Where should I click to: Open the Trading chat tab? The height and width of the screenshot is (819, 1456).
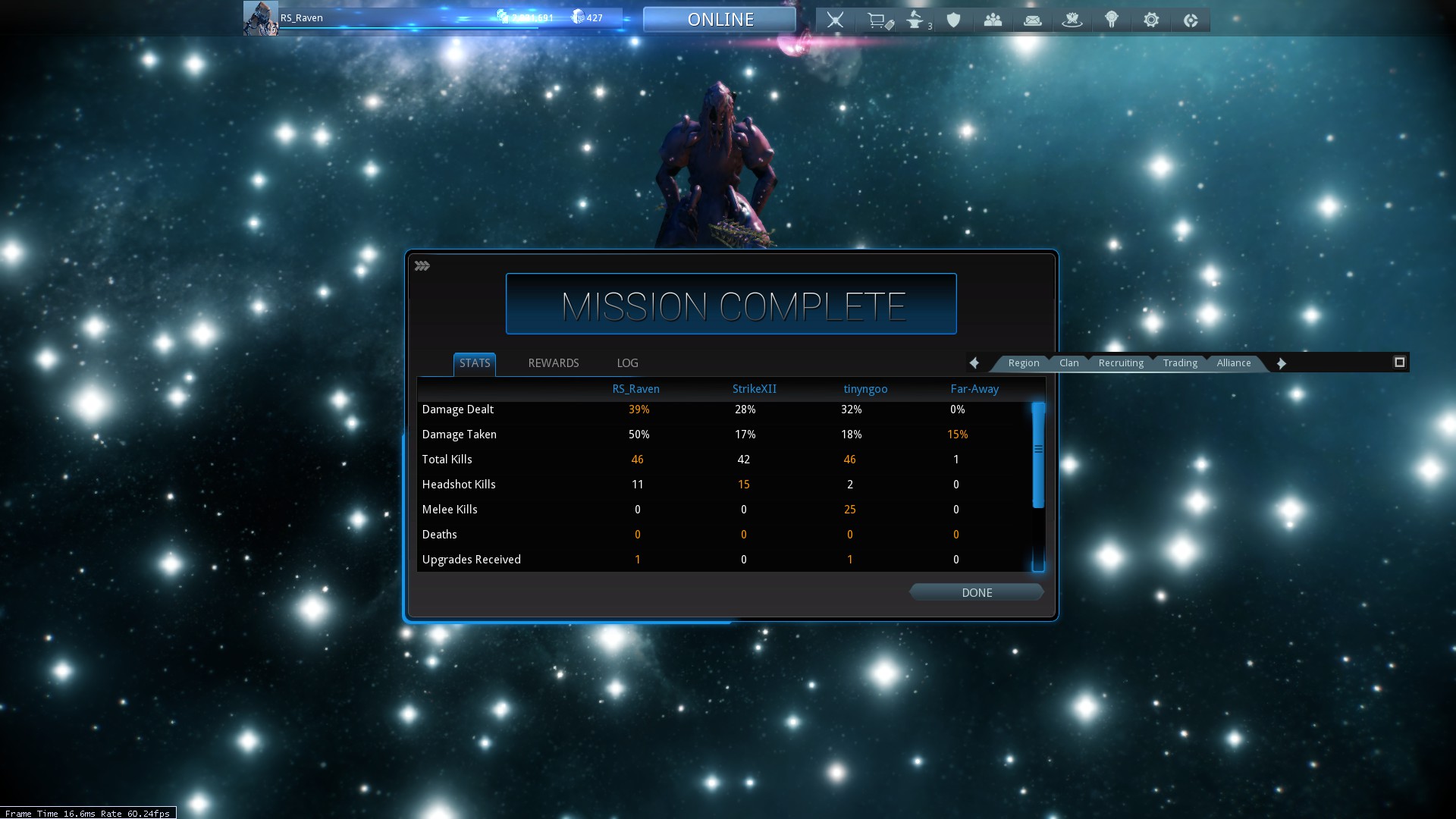click(x=1180, y=363)
